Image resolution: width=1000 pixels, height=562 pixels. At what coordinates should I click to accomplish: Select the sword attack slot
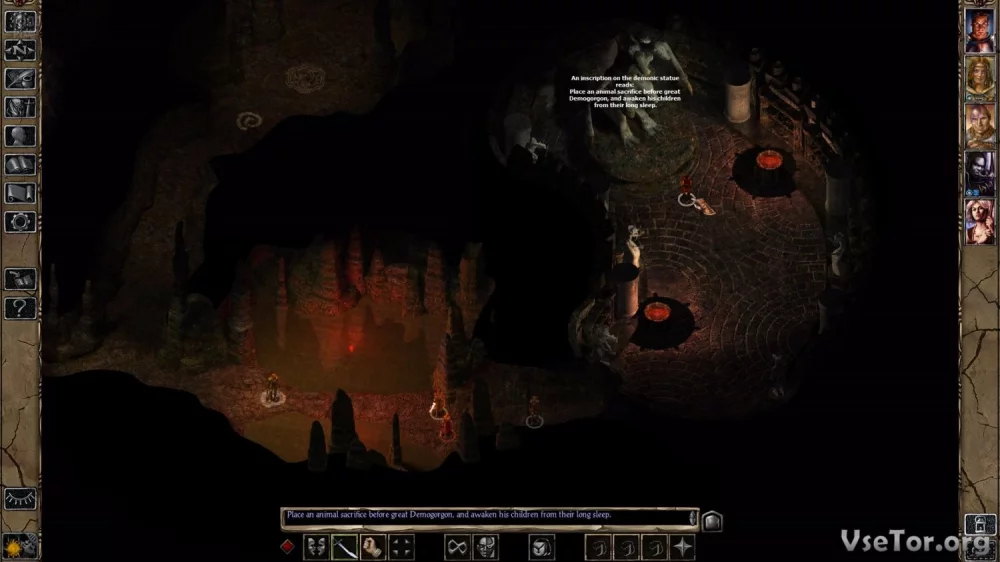point(345,547)
